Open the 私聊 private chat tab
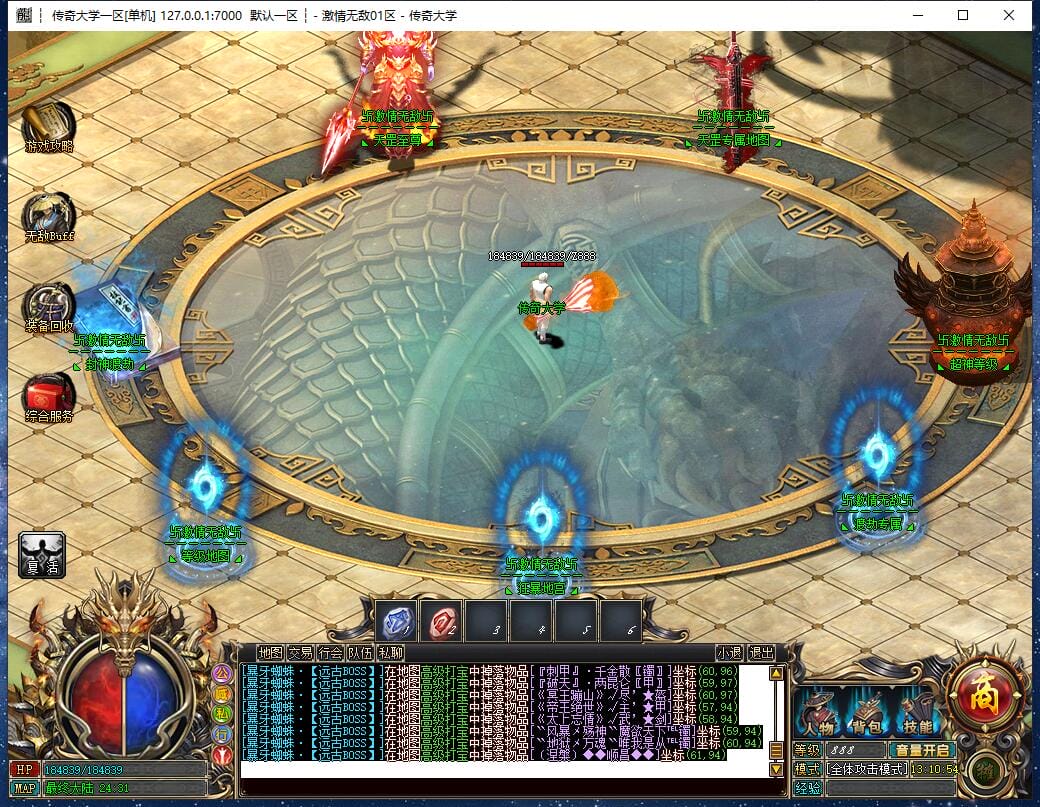 pos(390,653)
